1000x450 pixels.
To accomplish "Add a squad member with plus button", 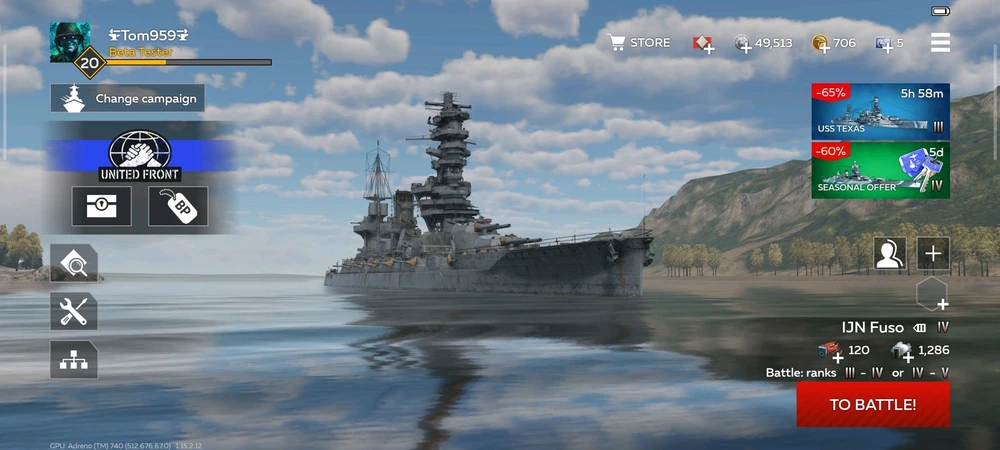I will point(933,254).
